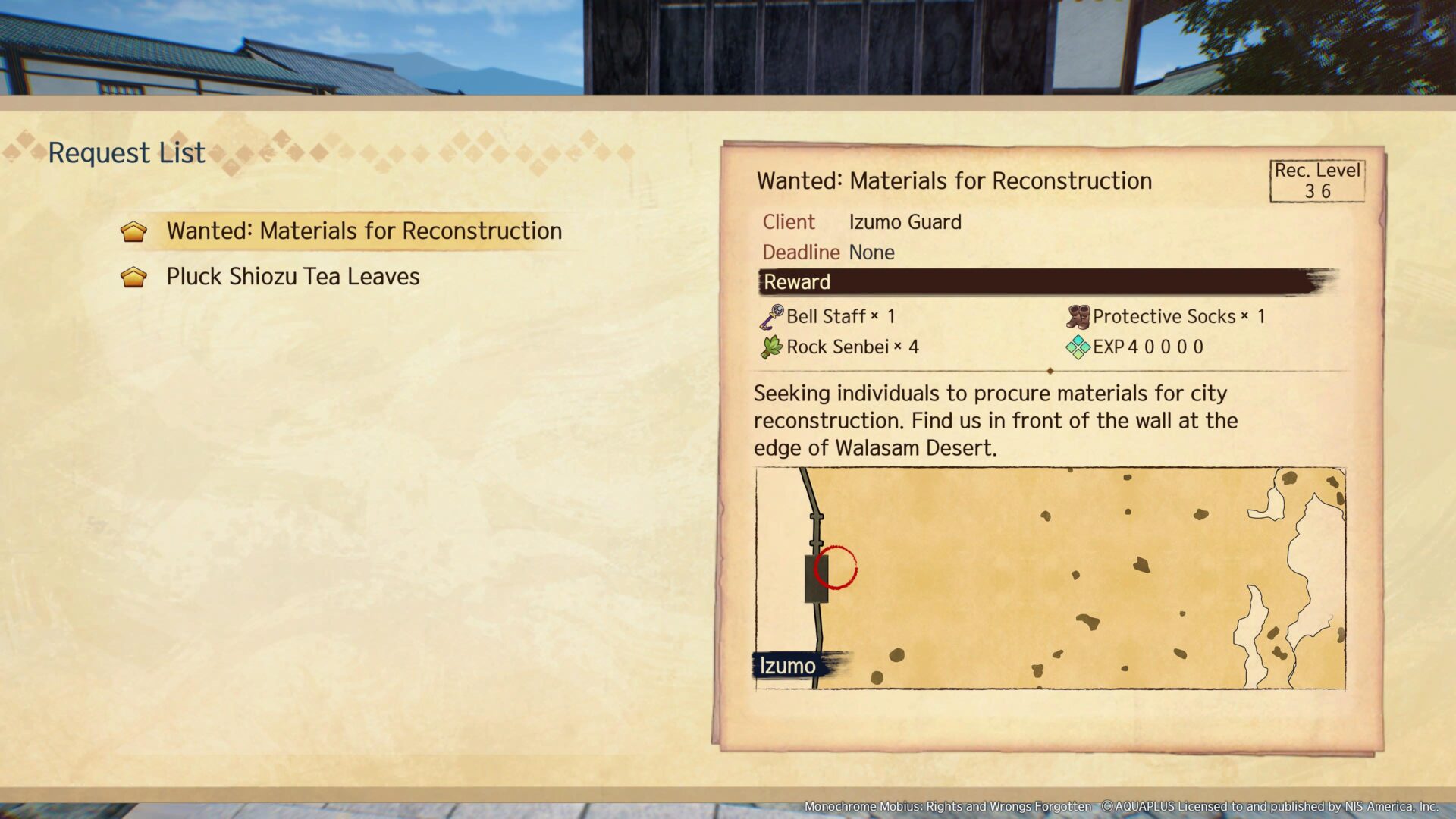Click the Rock Senbei reward item
The width and height of the screenshot is (1456, 819).
point(839,347)
